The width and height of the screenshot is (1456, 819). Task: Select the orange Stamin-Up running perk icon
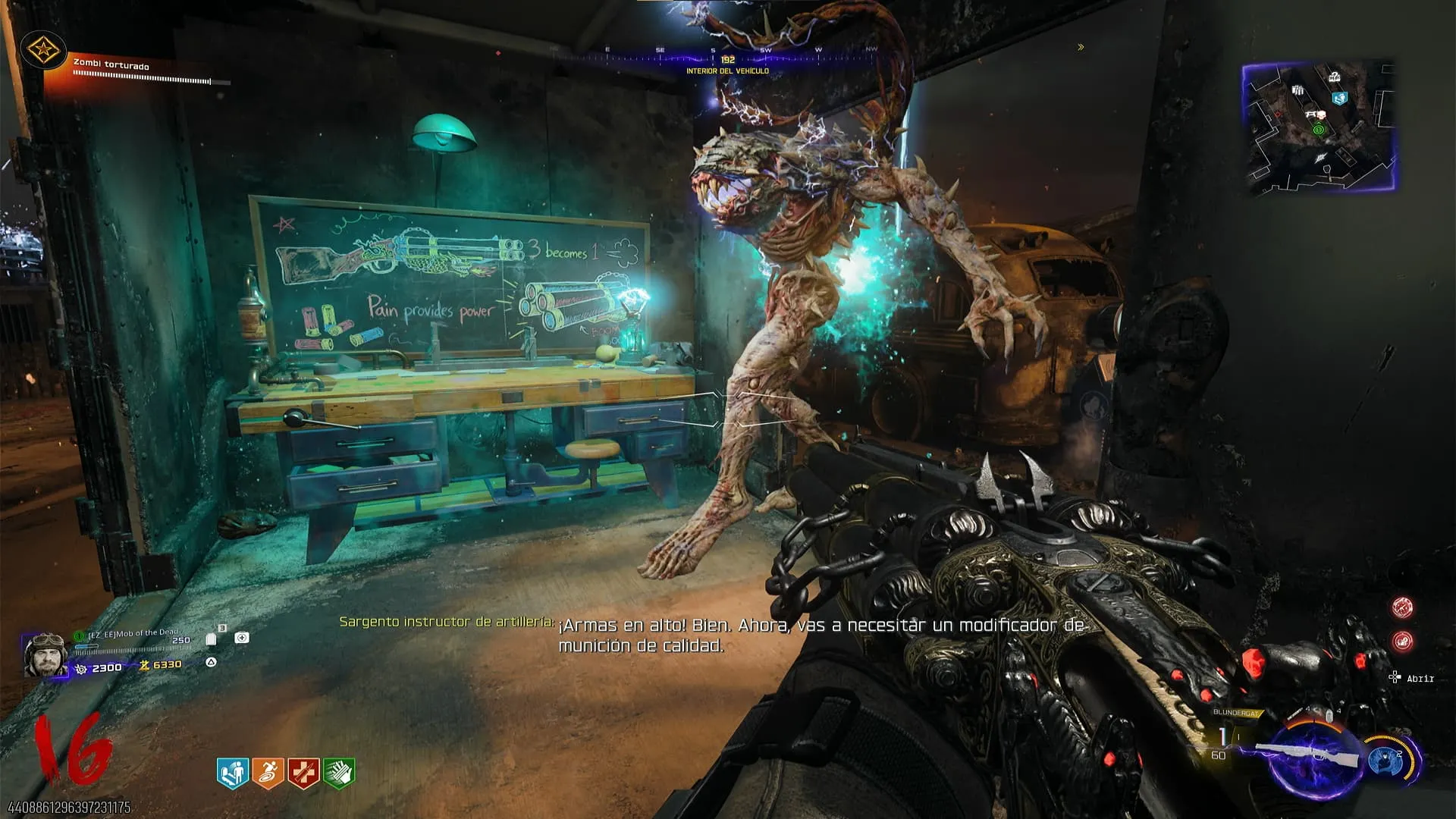coord(268,773)
